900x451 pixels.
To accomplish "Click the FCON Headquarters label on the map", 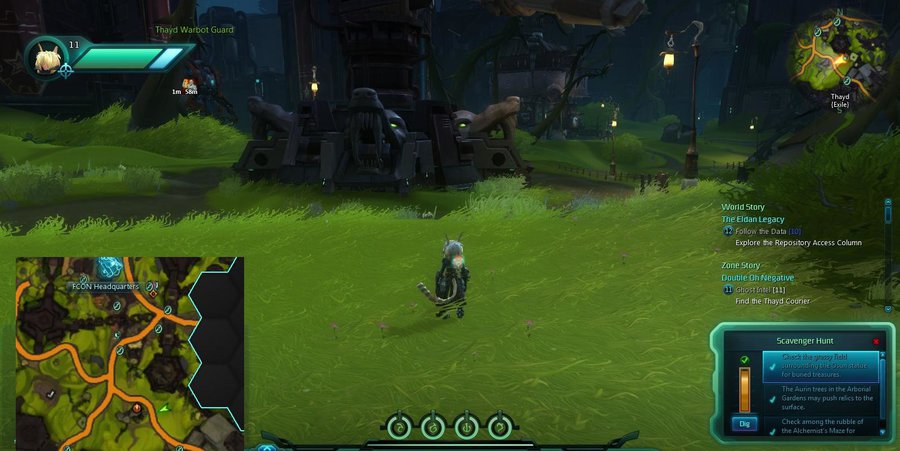I will coord(107,286).
